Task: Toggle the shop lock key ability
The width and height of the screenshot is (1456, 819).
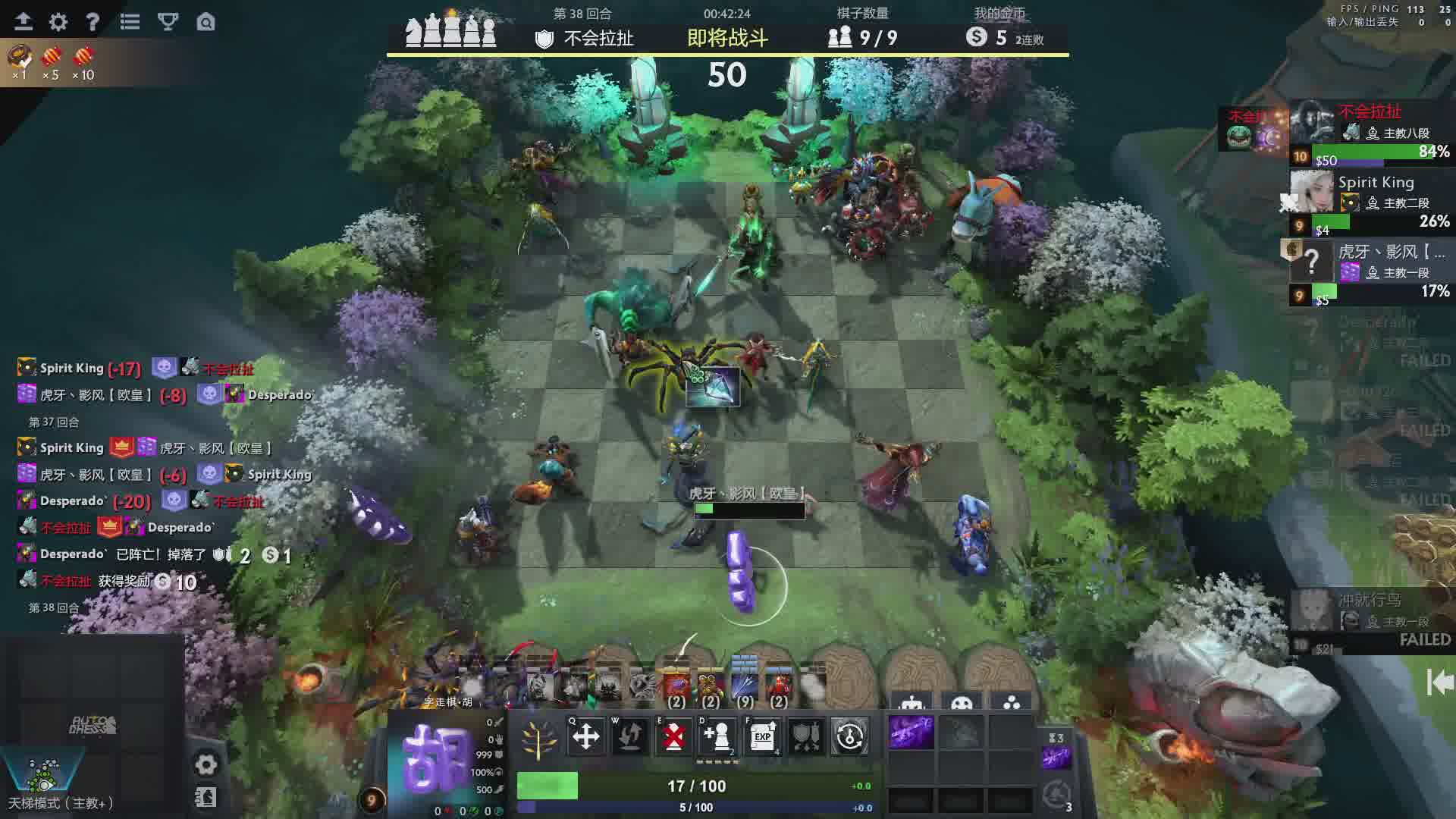Action: tap(850, 736)
